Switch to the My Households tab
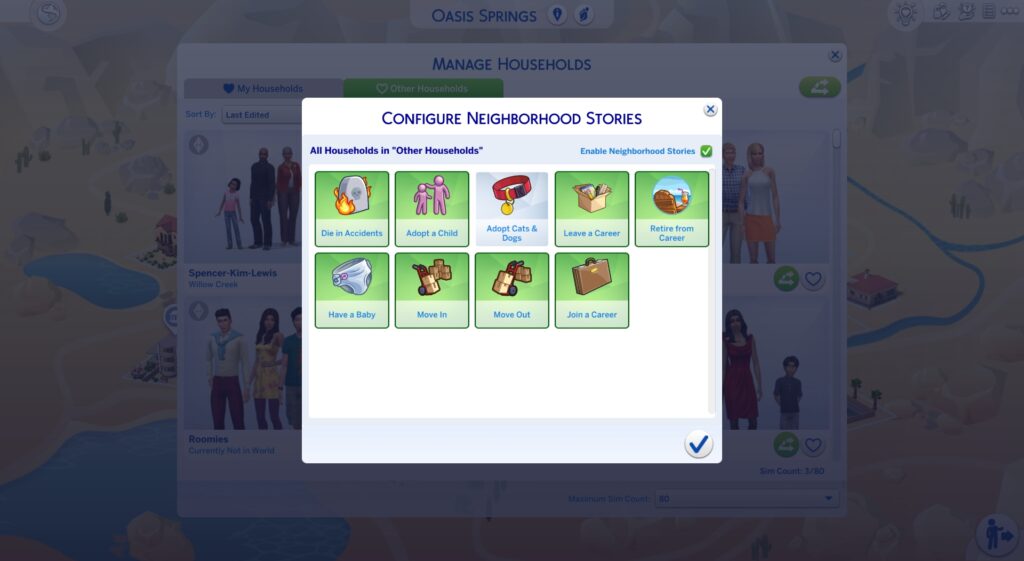 tap(263, 89)
